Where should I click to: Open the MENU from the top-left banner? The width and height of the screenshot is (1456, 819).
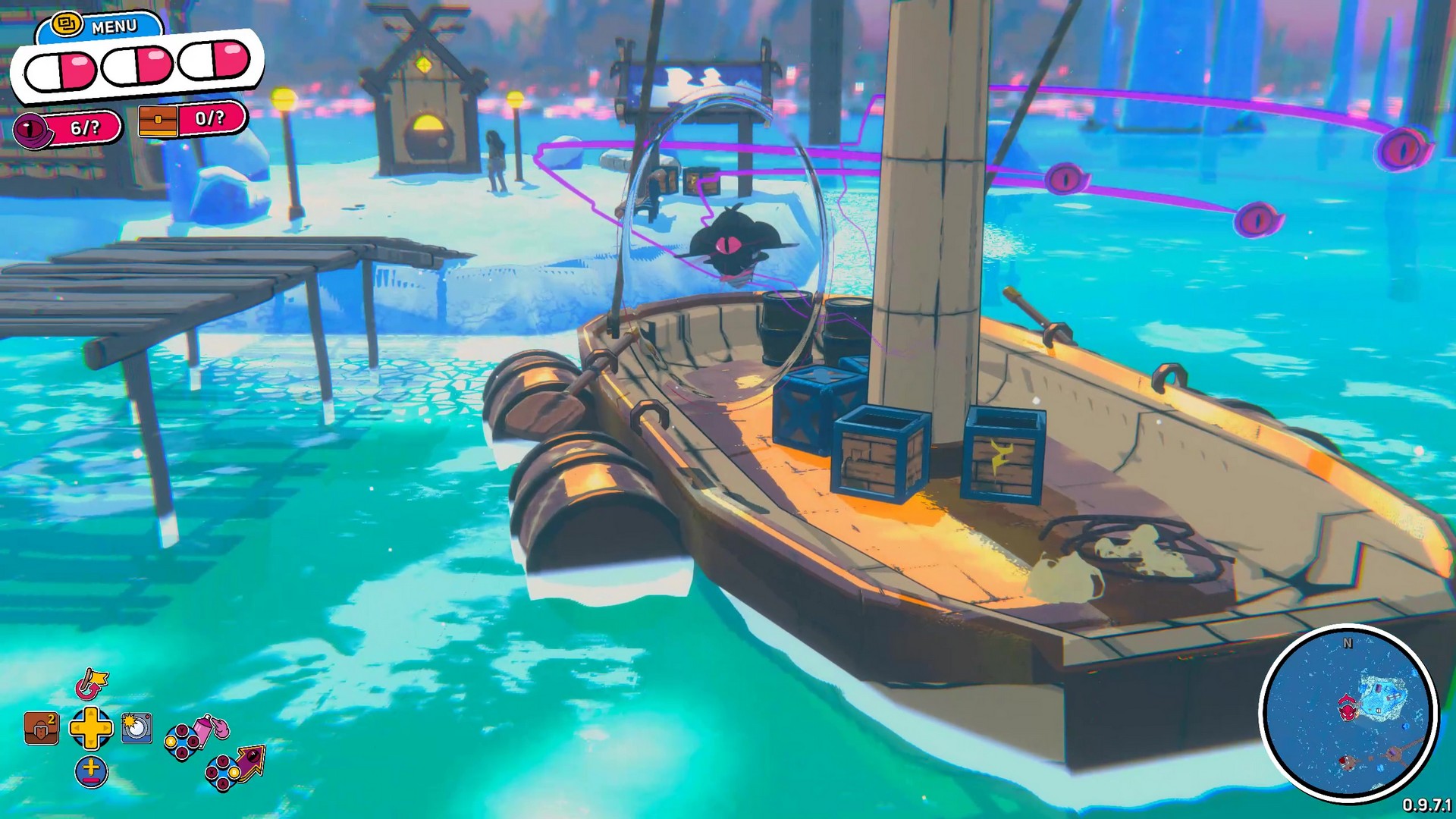click(x=114, y=25)
